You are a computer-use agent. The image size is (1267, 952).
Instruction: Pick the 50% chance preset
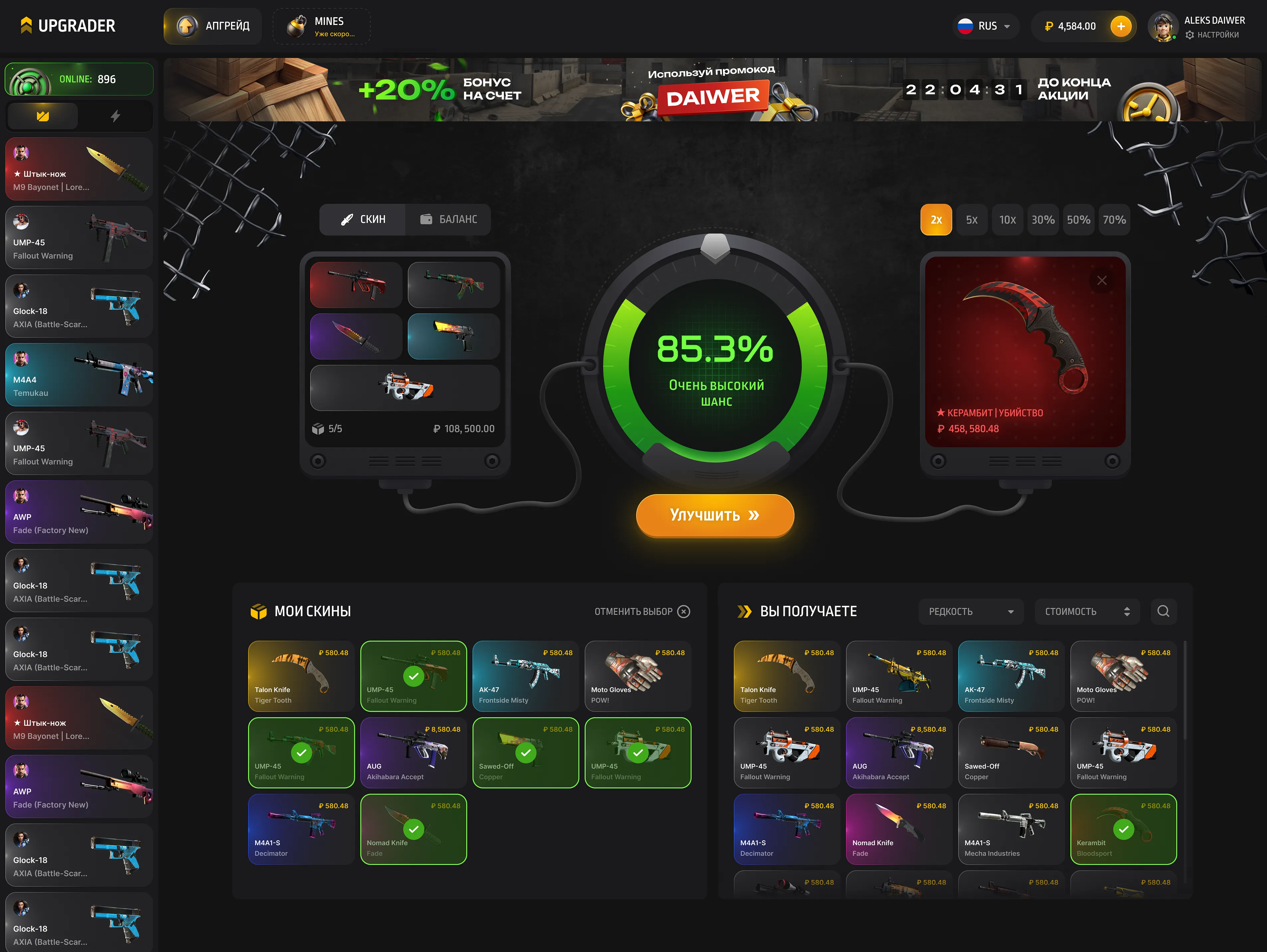(x=1078, y=220)
